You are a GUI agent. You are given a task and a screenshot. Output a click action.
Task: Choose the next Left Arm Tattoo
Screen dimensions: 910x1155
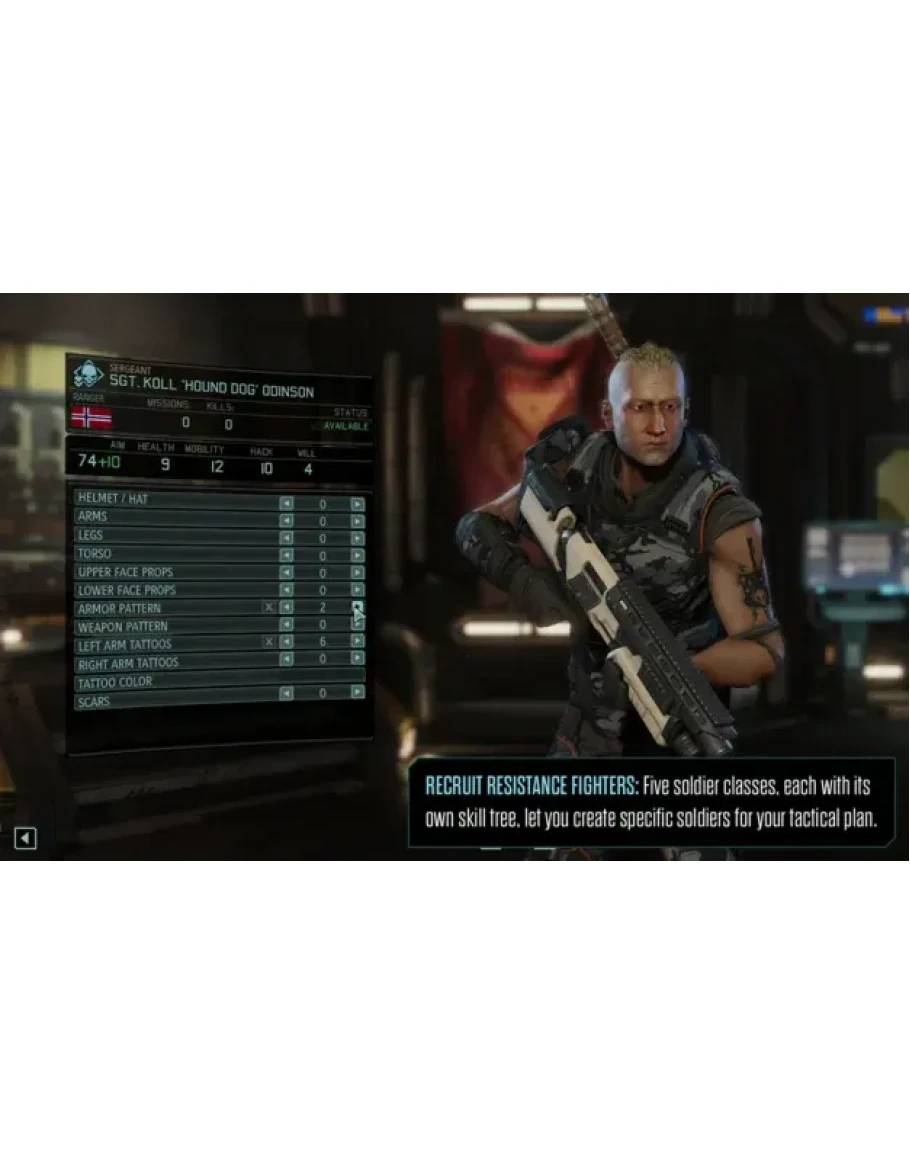[357, 642]
